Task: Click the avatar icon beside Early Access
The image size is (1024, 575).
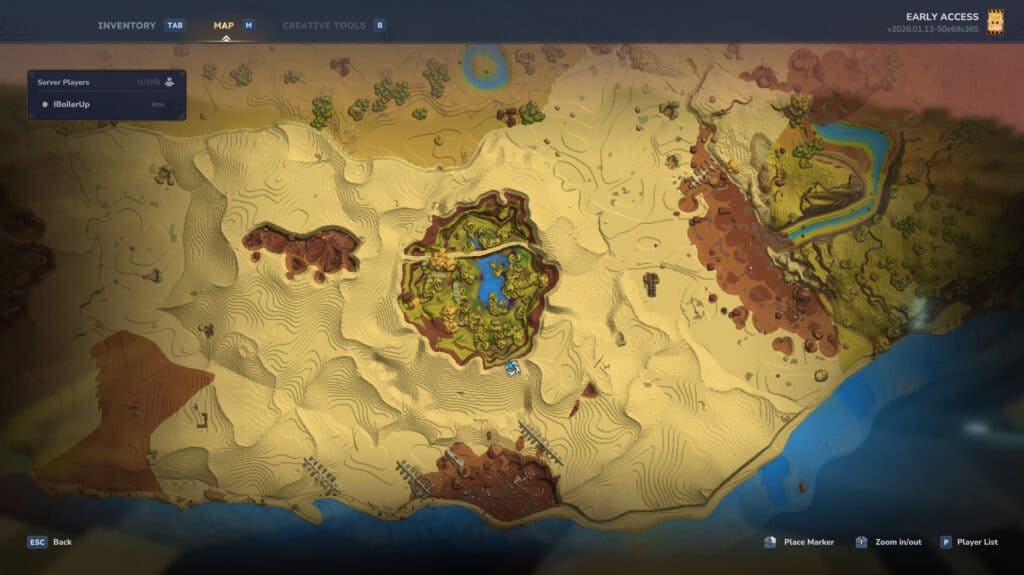Action: (x=995, y=22)
